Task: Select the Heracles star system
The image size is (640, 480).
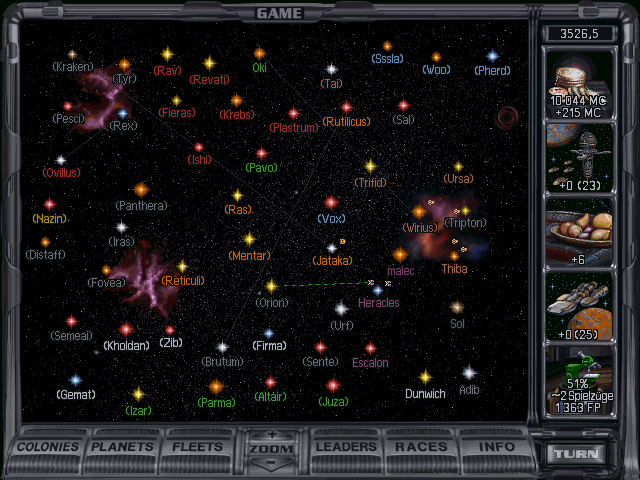Action: click(378, 290)
